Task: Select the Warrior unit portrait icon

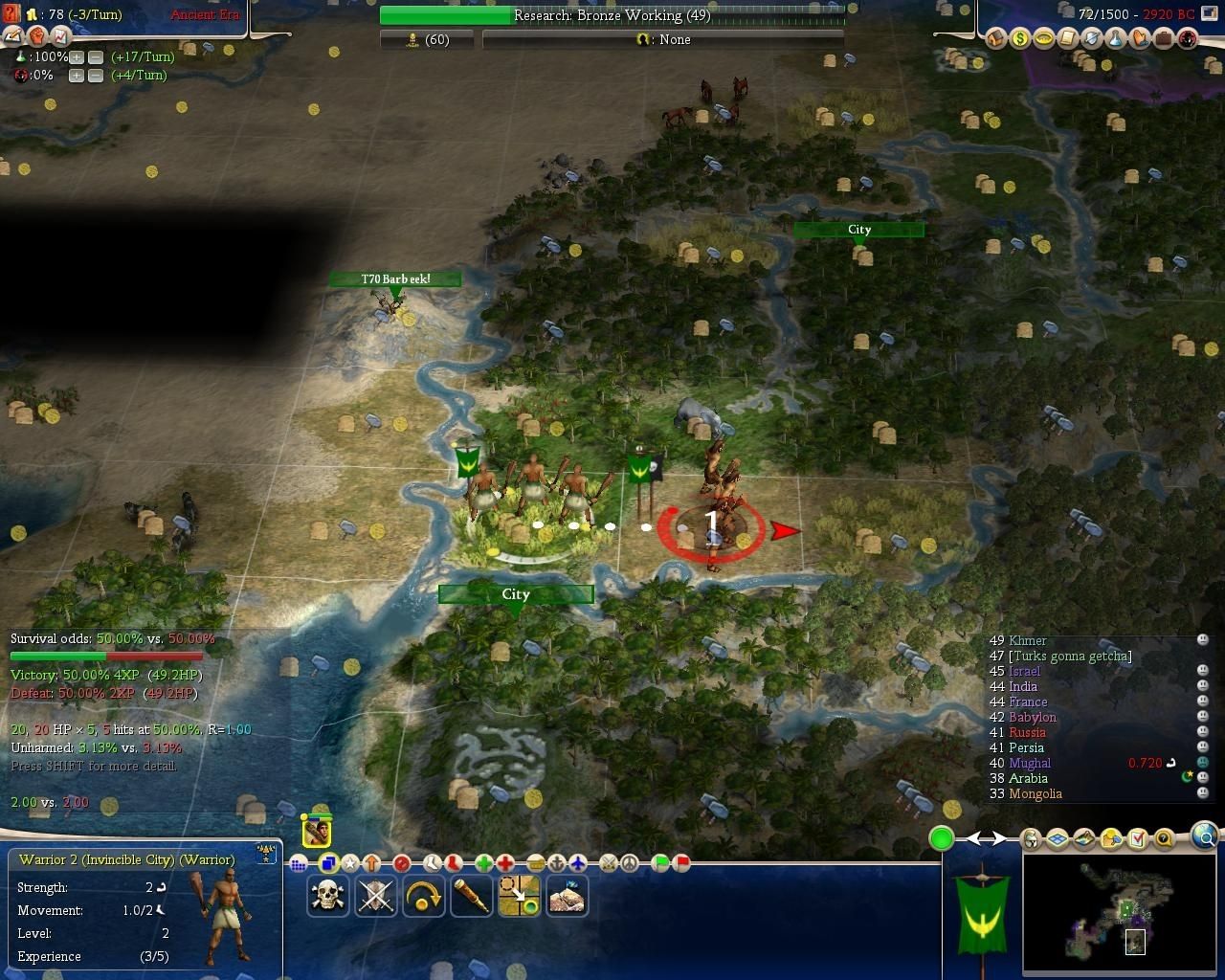Action: tap(317, 832)
